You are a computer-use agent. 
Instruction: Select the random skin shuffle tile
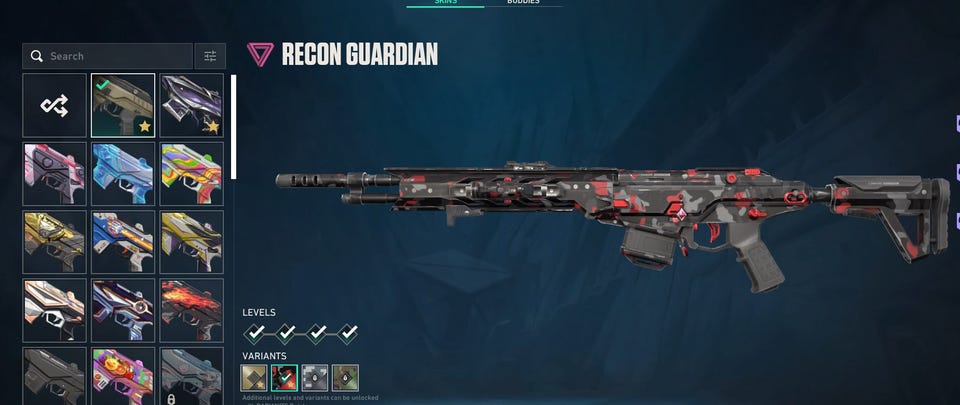(x=55, y=105)
